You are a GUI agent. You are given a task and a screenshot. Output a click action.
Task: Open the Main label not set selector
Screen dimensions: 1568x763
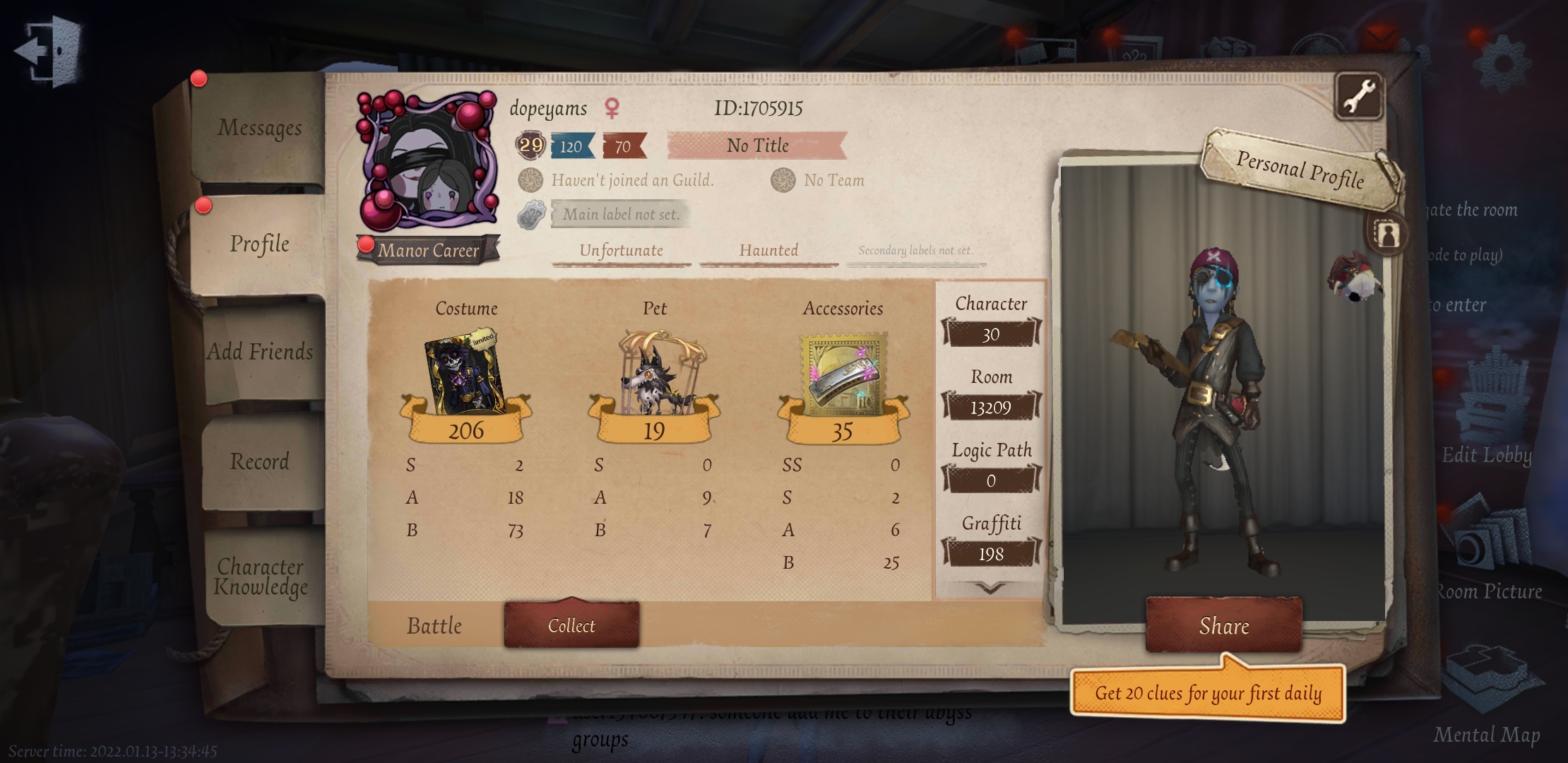(620, 214)
